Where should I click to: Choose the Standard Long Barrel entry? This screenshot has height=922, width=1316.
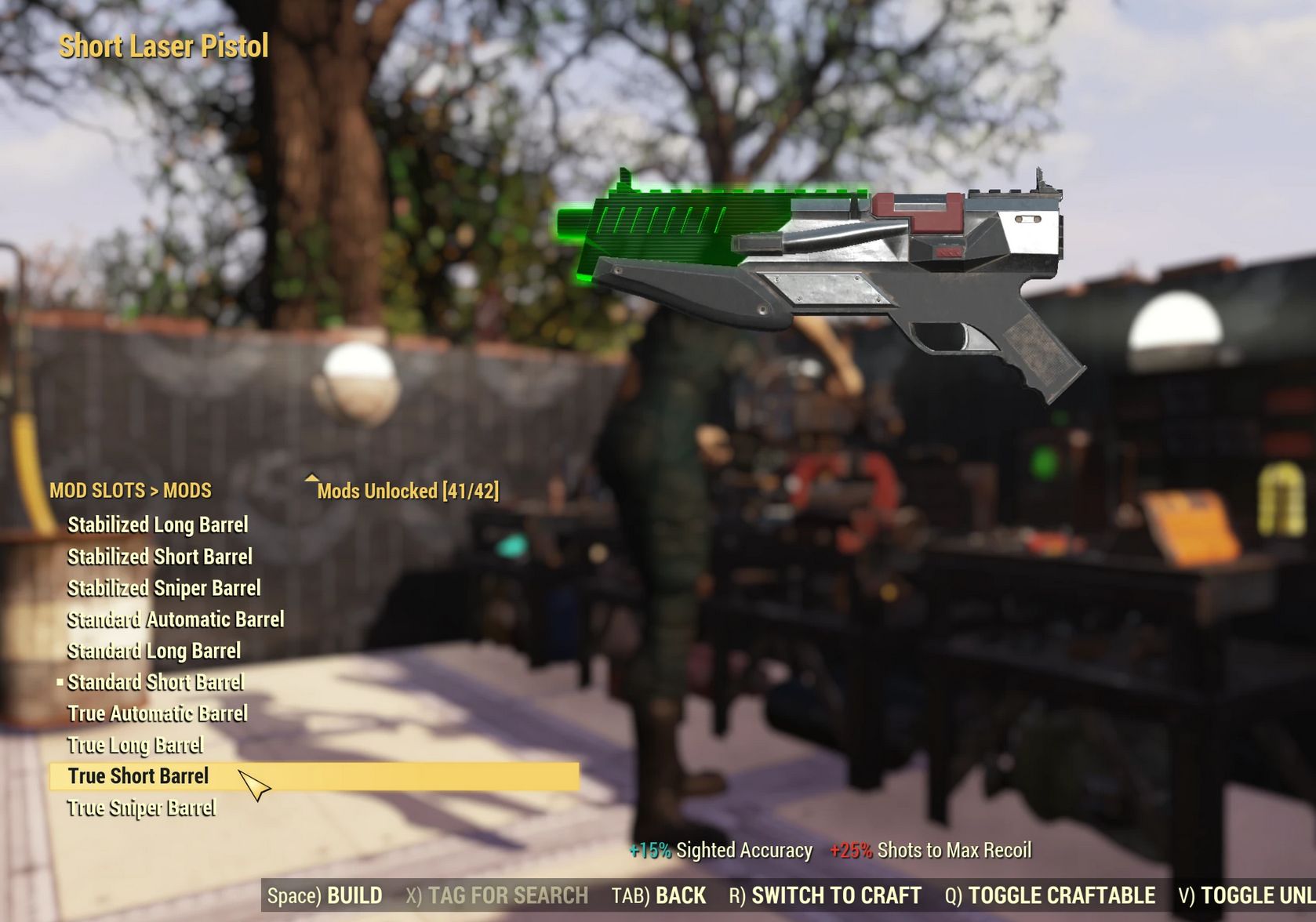pyautogui.click(x=154, y=651)
